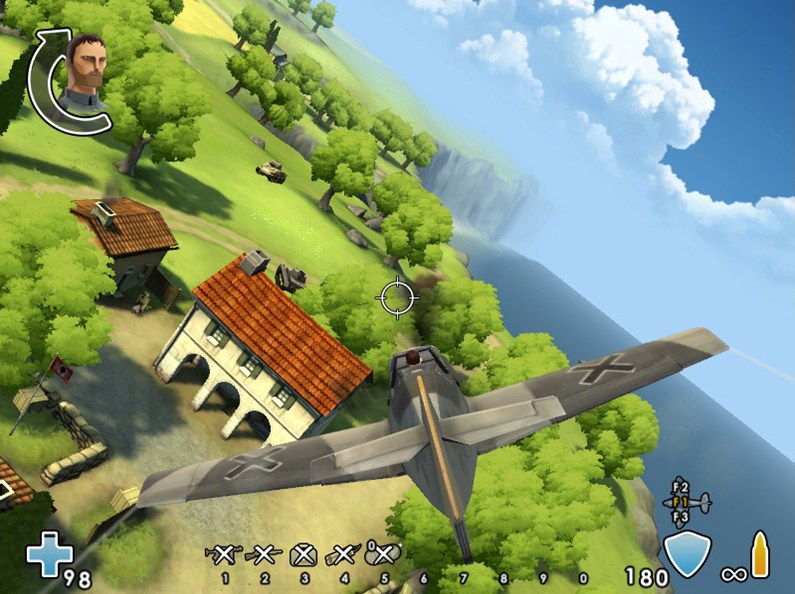Select the crossed-out weapon in slot 1
Image resolution: width=795 pixels, height=594 pixels.
[224, 554]
